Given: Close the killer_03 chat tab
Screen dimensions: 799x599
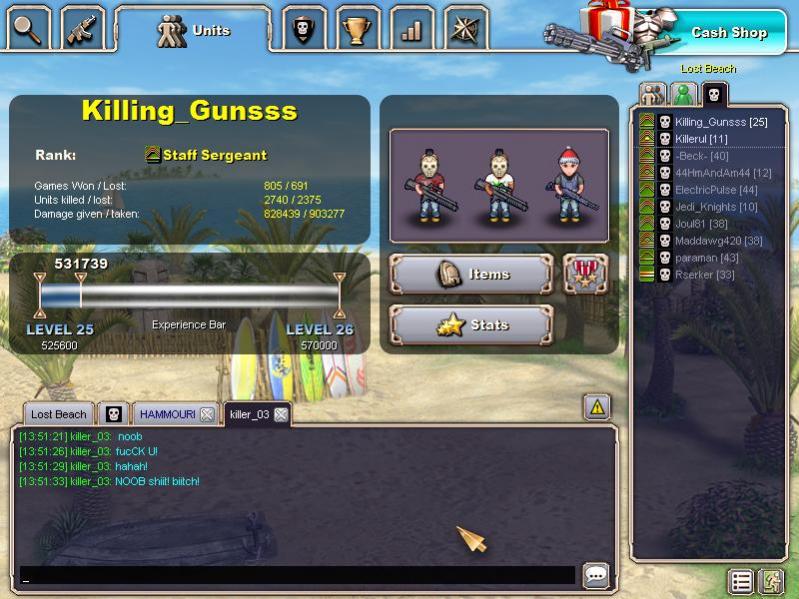Looking at the screenshot, I should point(281,414).
